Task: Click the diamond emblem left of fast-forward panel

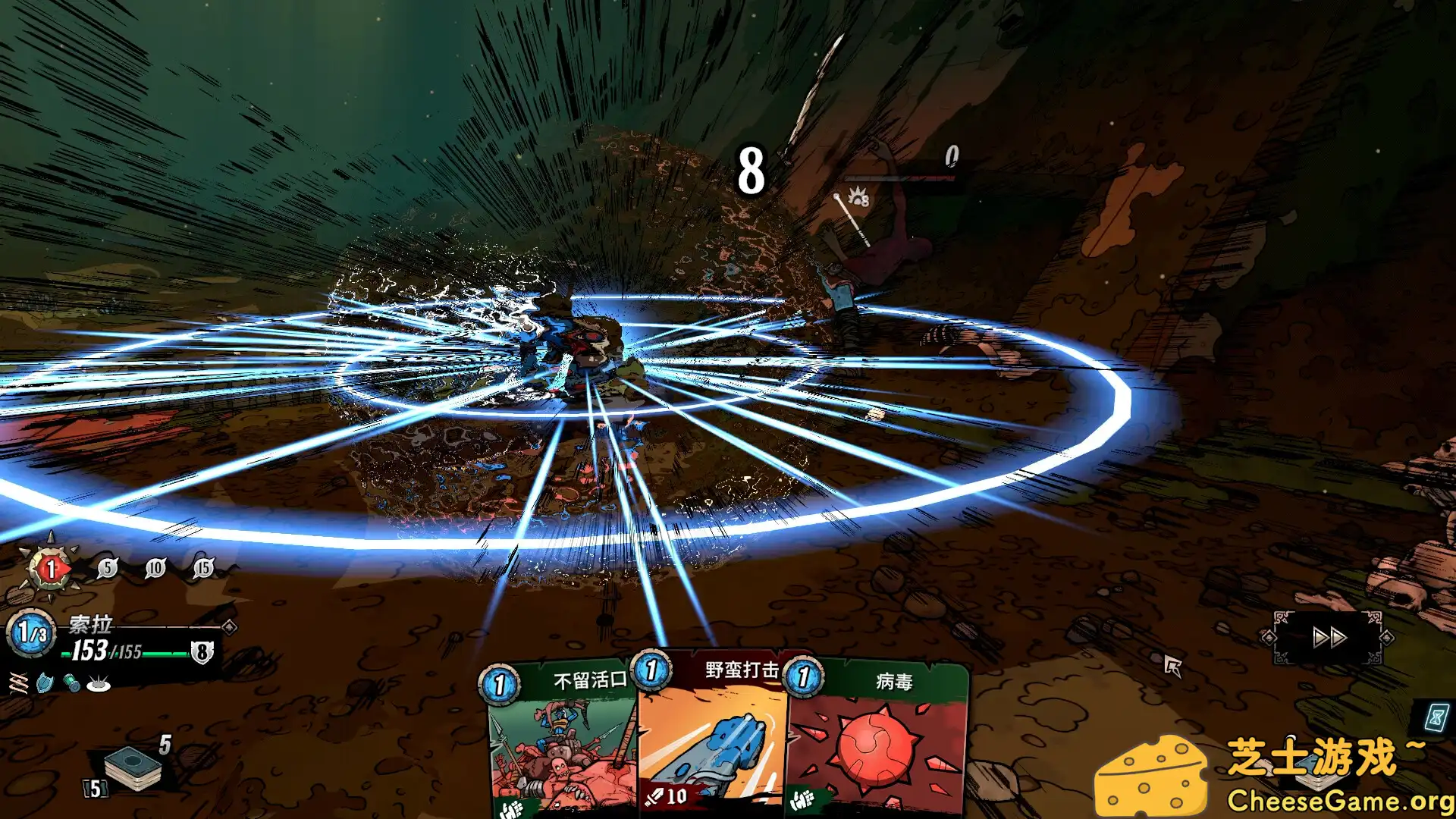Action: click(1269, 638)
